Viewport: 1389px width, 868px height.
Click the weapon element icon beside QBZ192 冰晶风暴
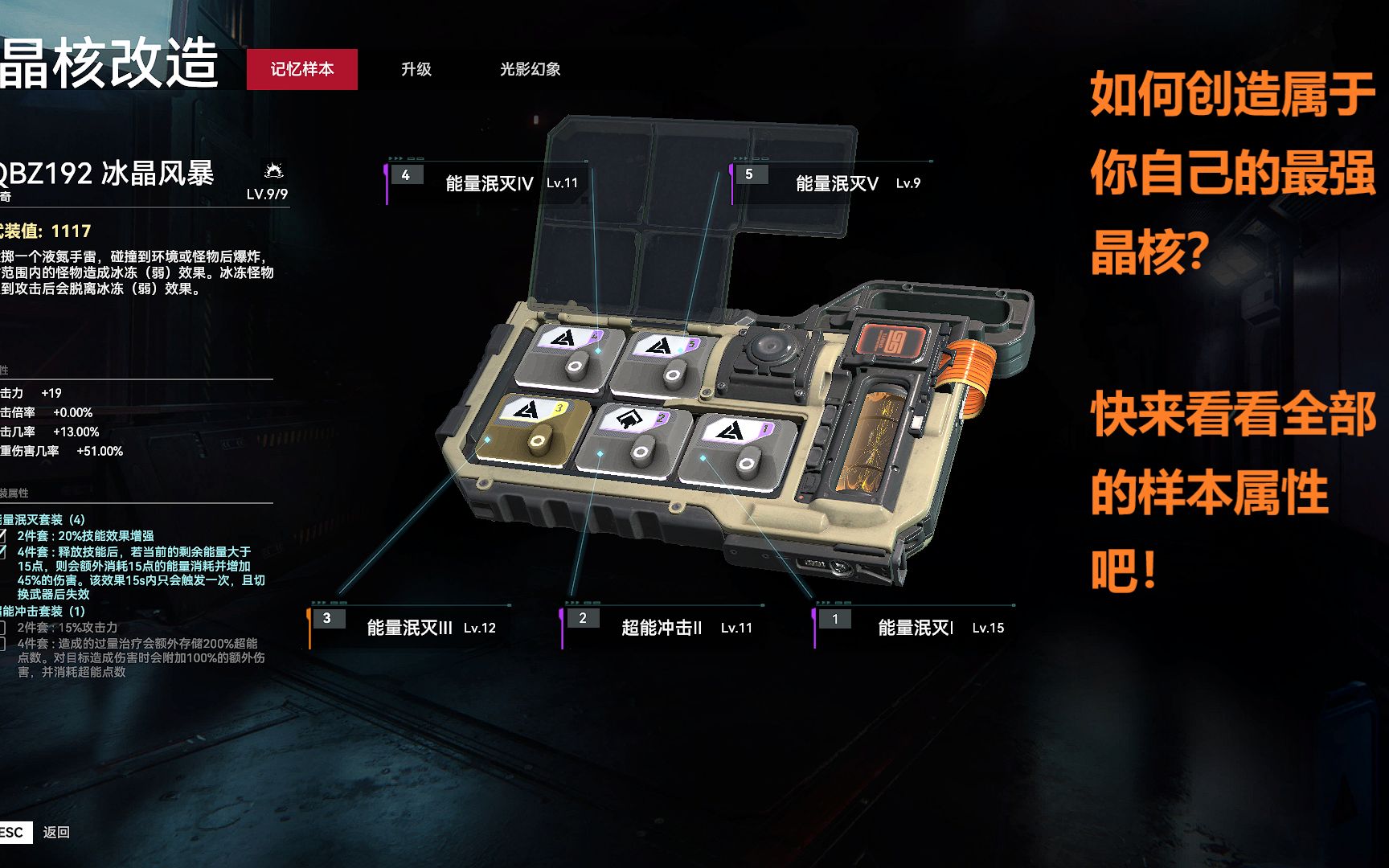[x=275, y=170]
